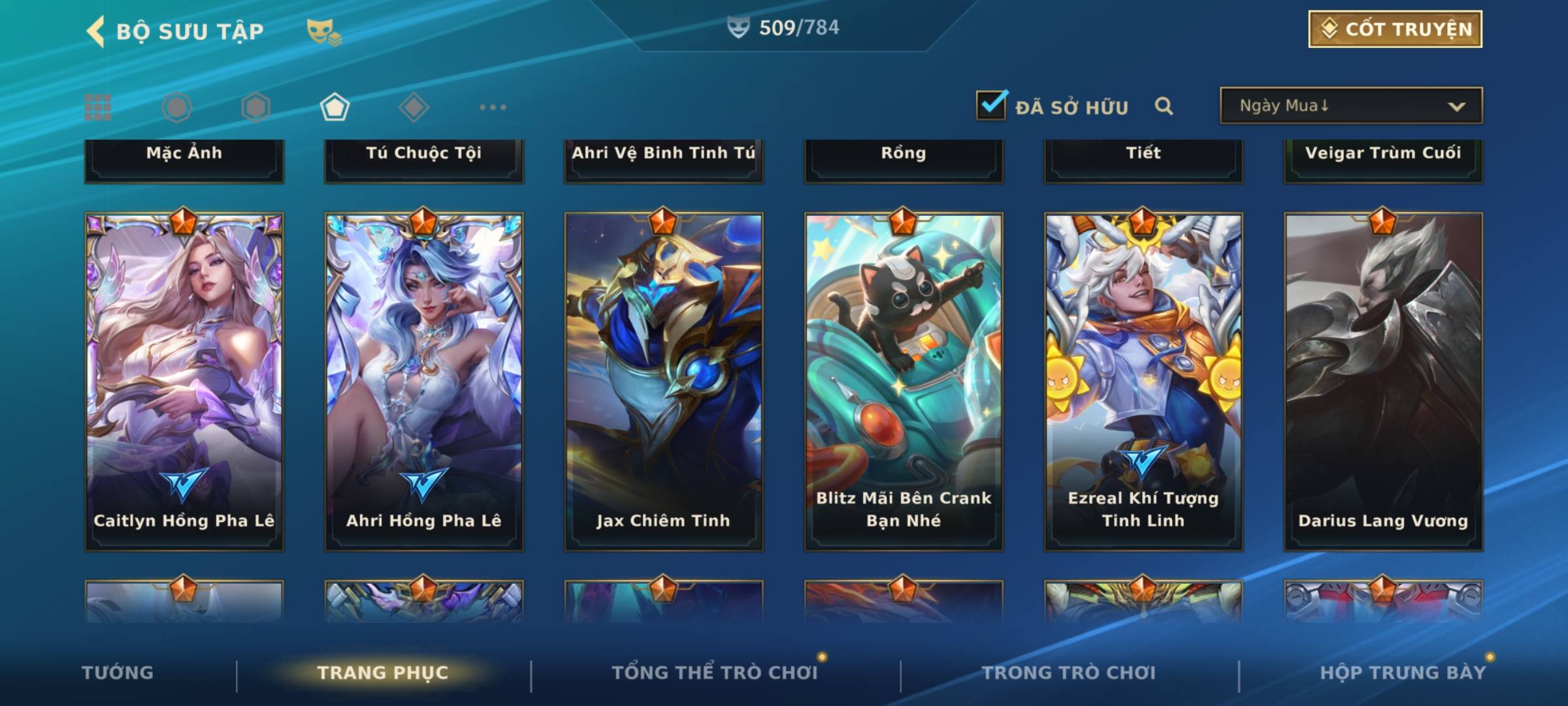Open the Trong Trò Chơi tab
The image size is (1568, 706).
[1068, 673]
